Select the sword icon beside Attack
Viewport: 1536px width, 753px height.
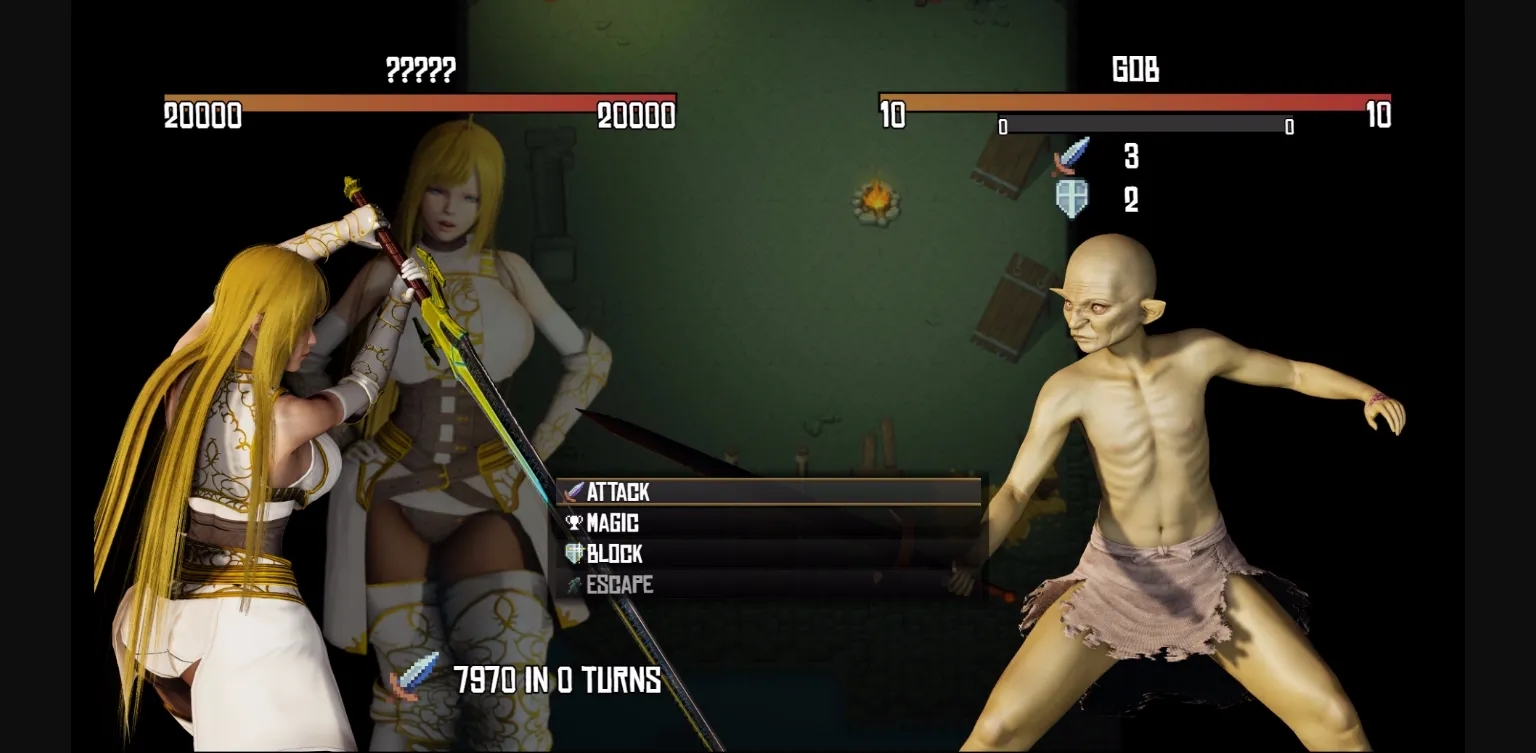[572, 492]
